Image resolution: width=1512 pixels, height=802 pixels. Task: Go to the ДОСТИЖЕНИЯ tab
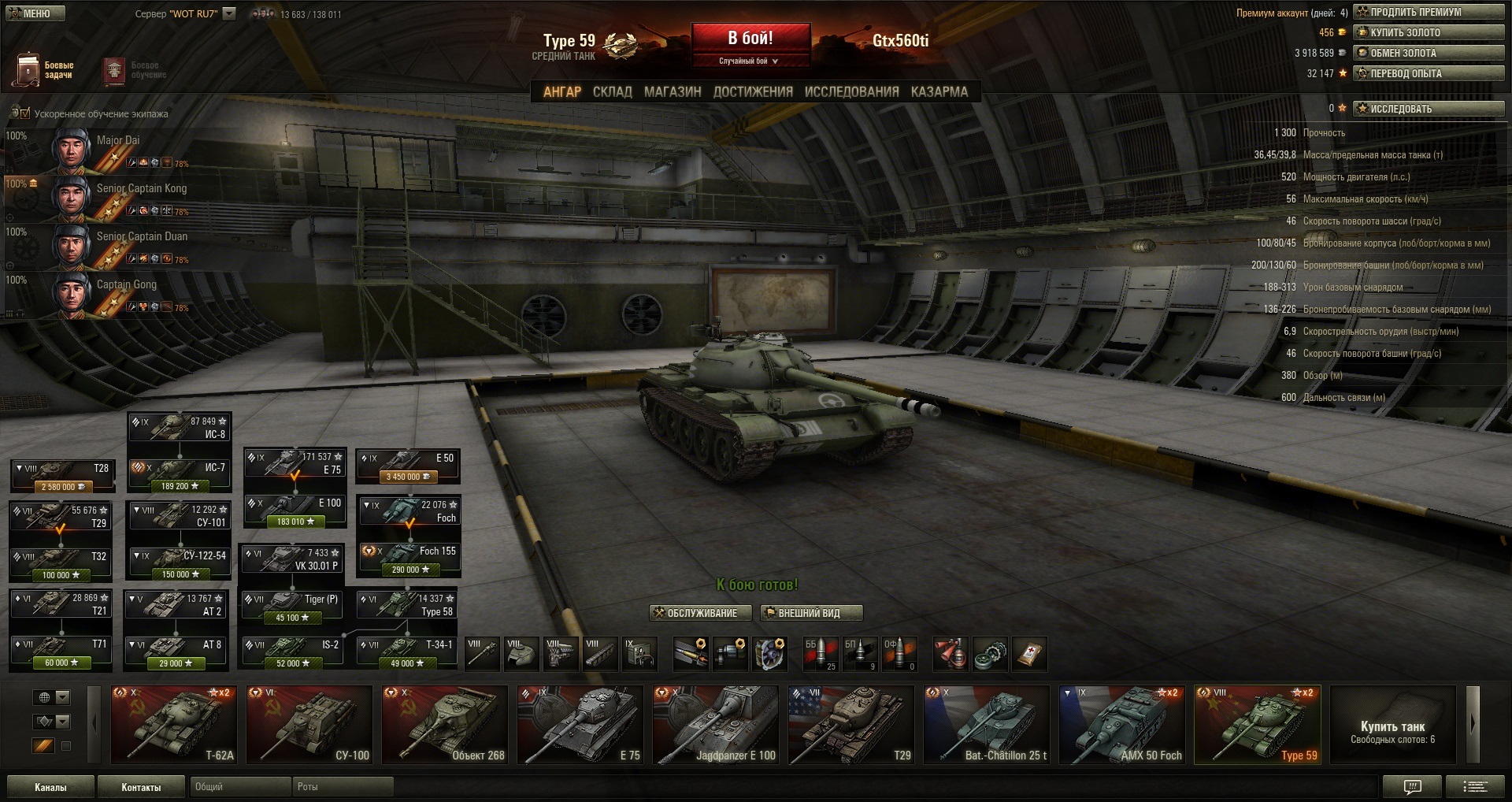752,91
